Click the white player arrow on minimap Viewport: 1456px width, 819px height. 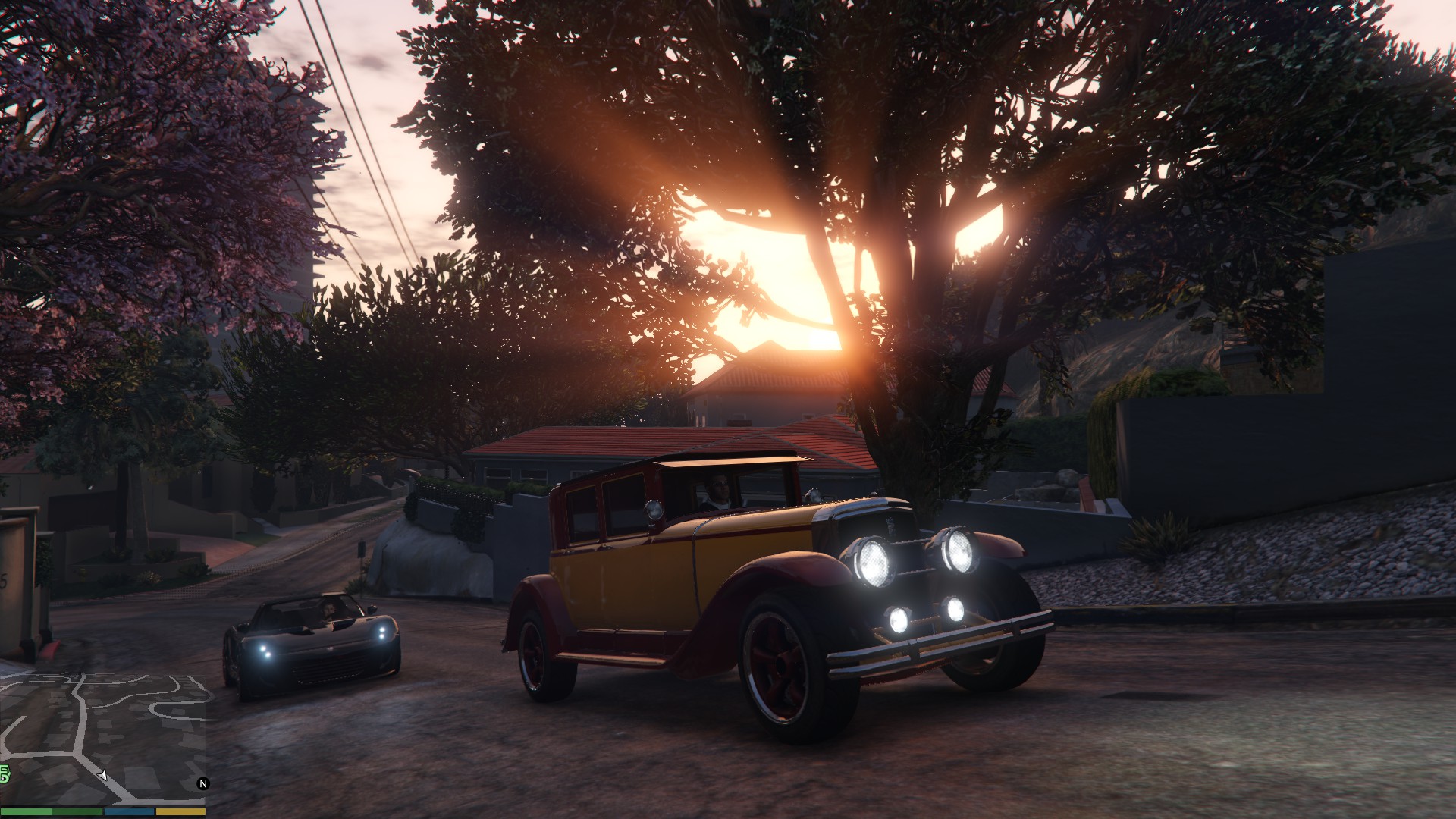pyautogui.click(x=103, y=775)
